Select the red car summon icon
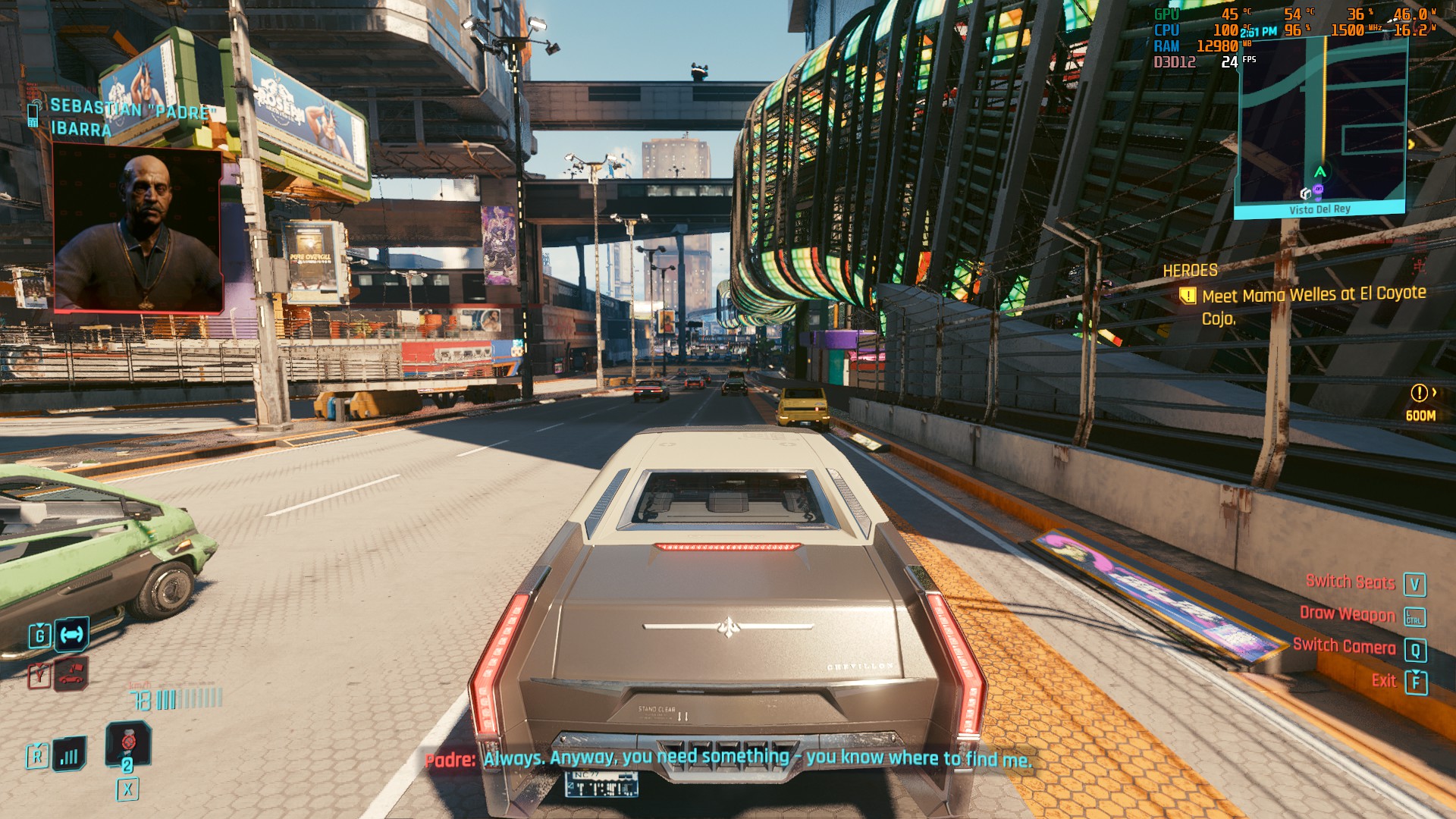 pyautogui.click(x=71, y=673)
